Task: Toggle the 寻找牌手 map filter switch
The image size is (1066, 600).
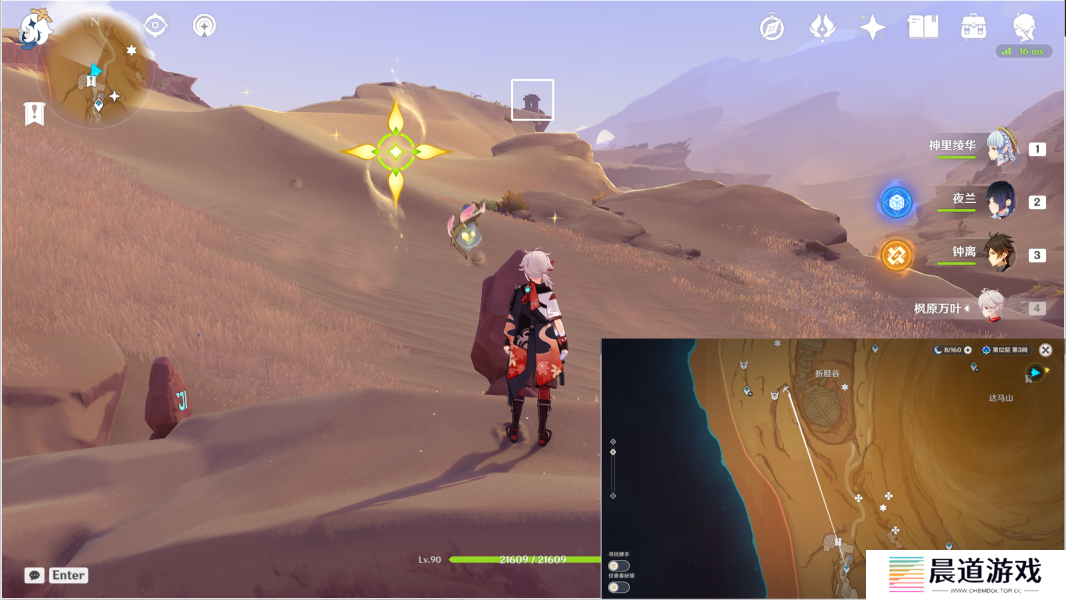Action: click(619, 566)
